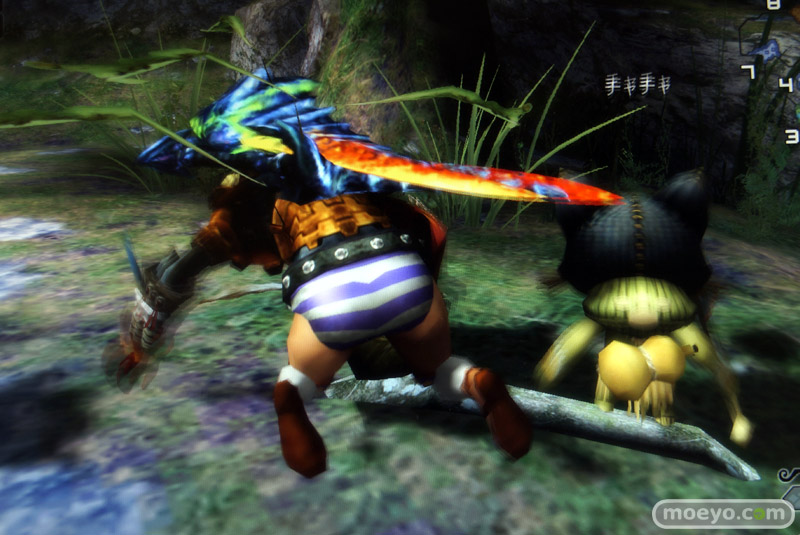Click the blue marker on the minimap
This screenshot has height=535, width=800.
(767, 50)
